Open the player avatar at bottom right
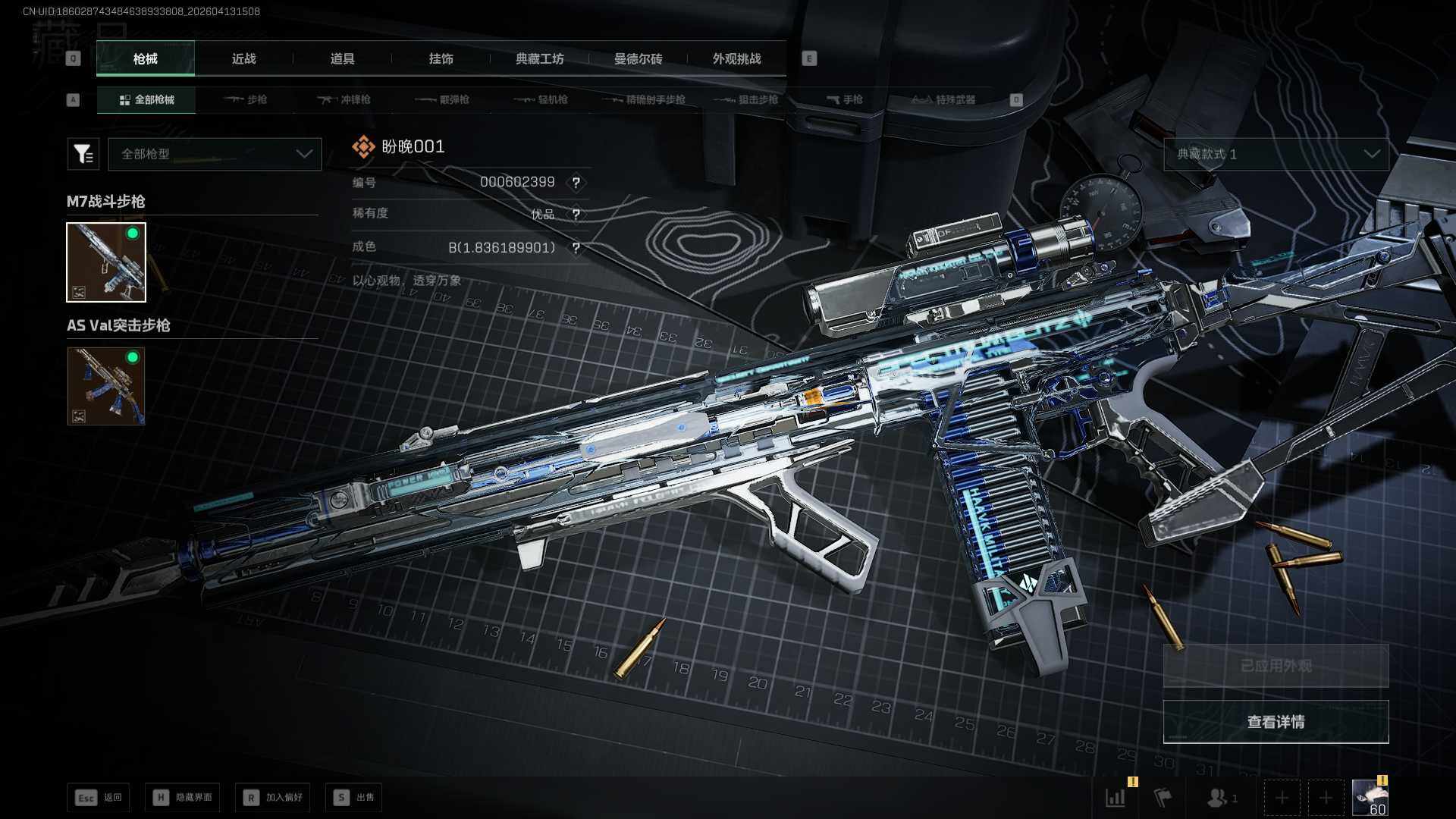The width and height of the screenshot is (1456, 819). point(1370,797)
